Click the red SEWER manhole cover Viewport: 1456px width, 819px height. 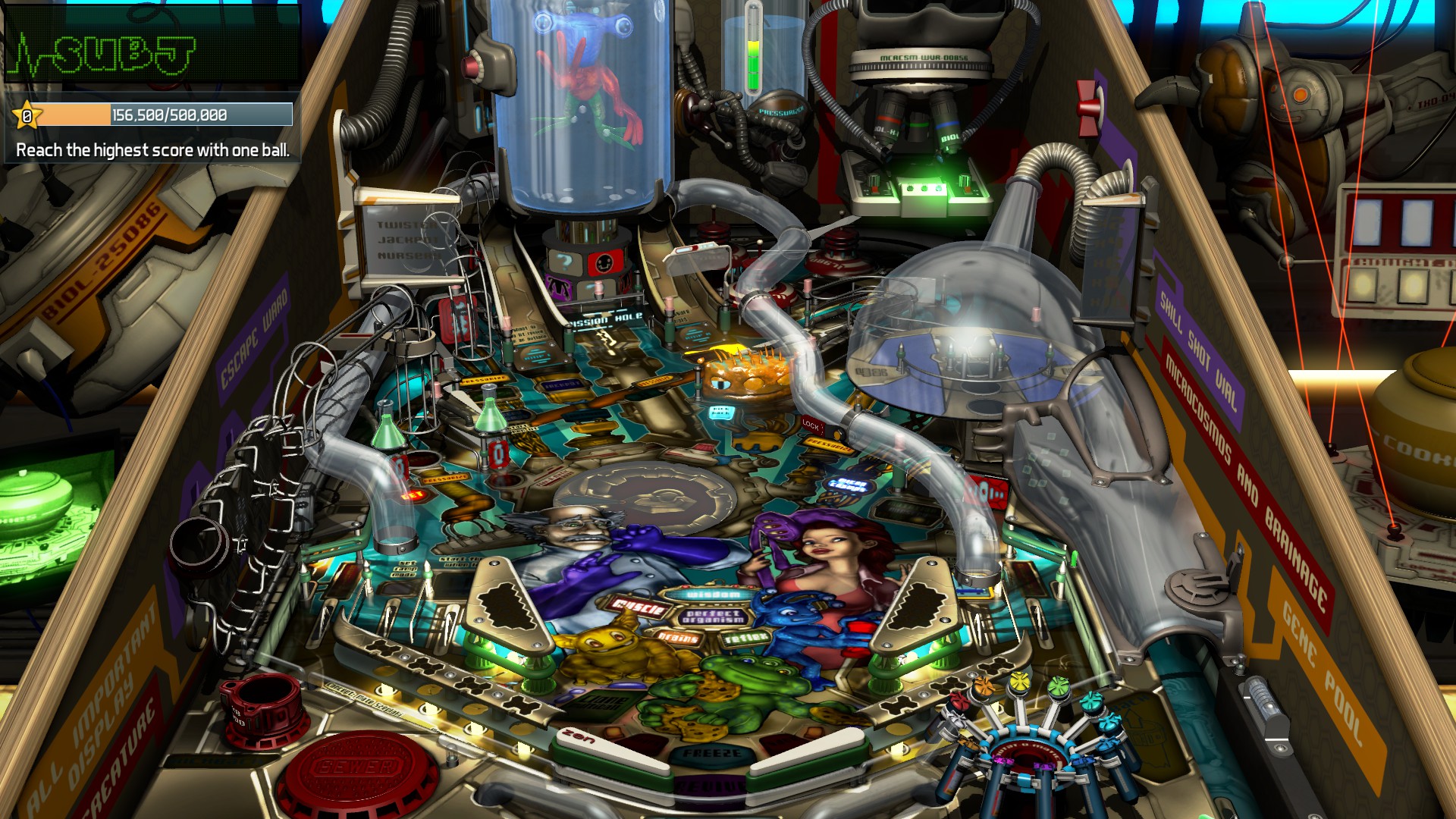[x=356, y=766]
